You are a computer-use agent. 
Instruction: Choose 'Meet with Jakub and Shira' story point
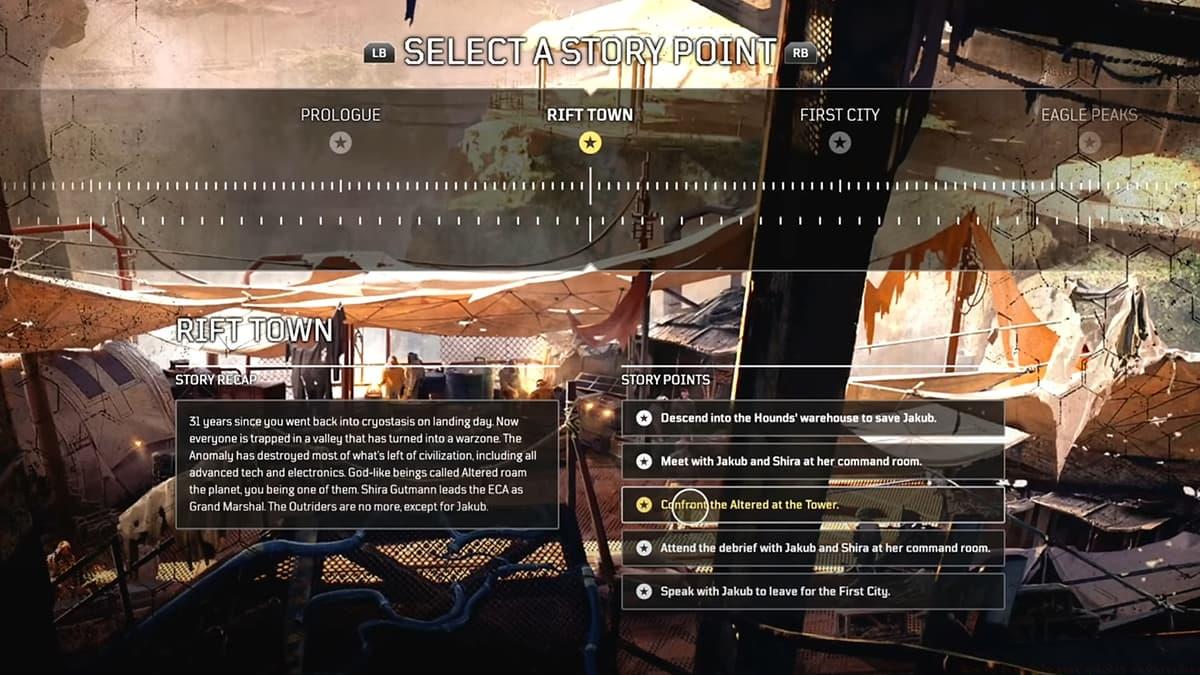click(x=812, y=461)
